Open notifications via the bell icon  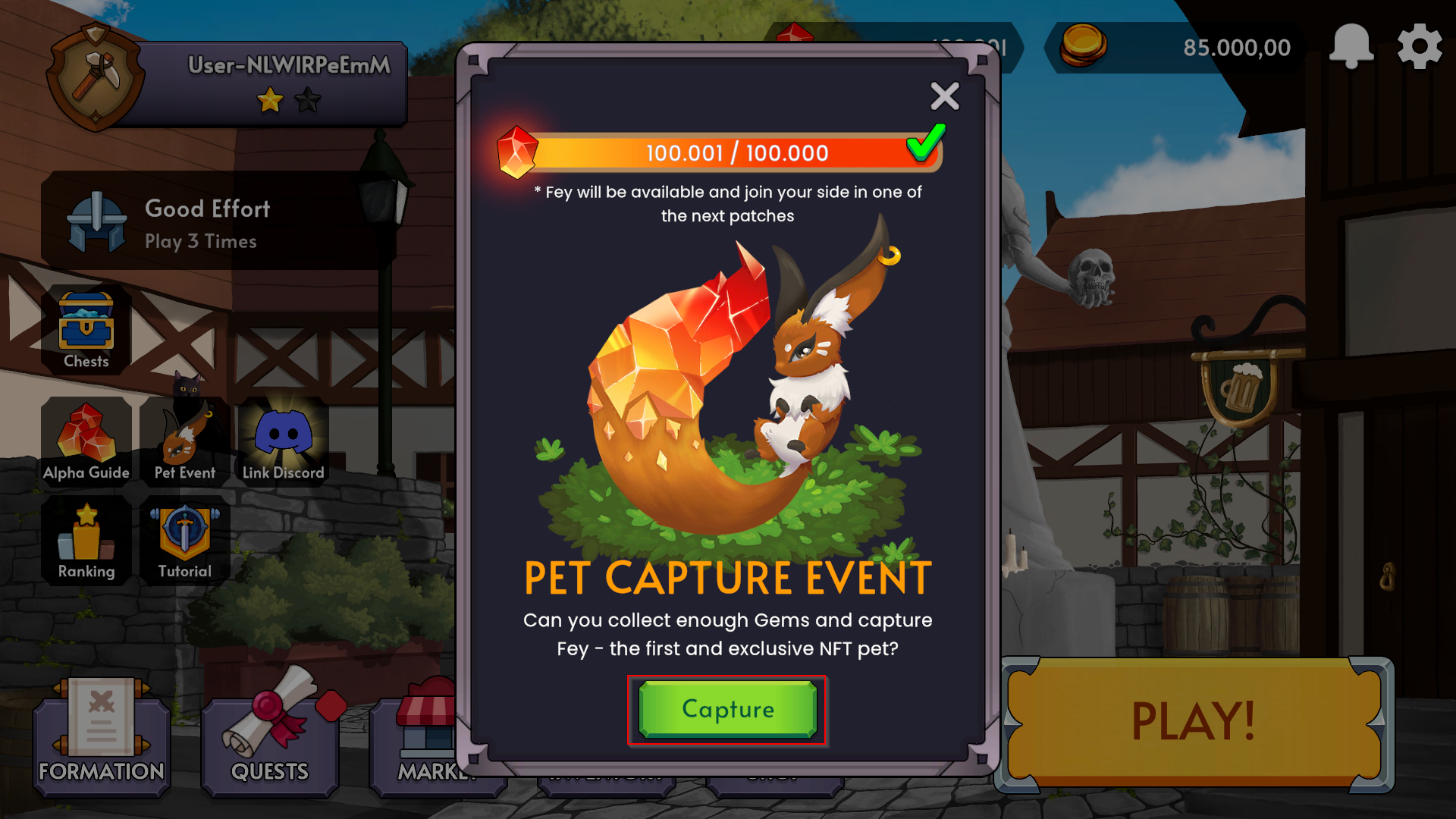[x=1353, y=45]
